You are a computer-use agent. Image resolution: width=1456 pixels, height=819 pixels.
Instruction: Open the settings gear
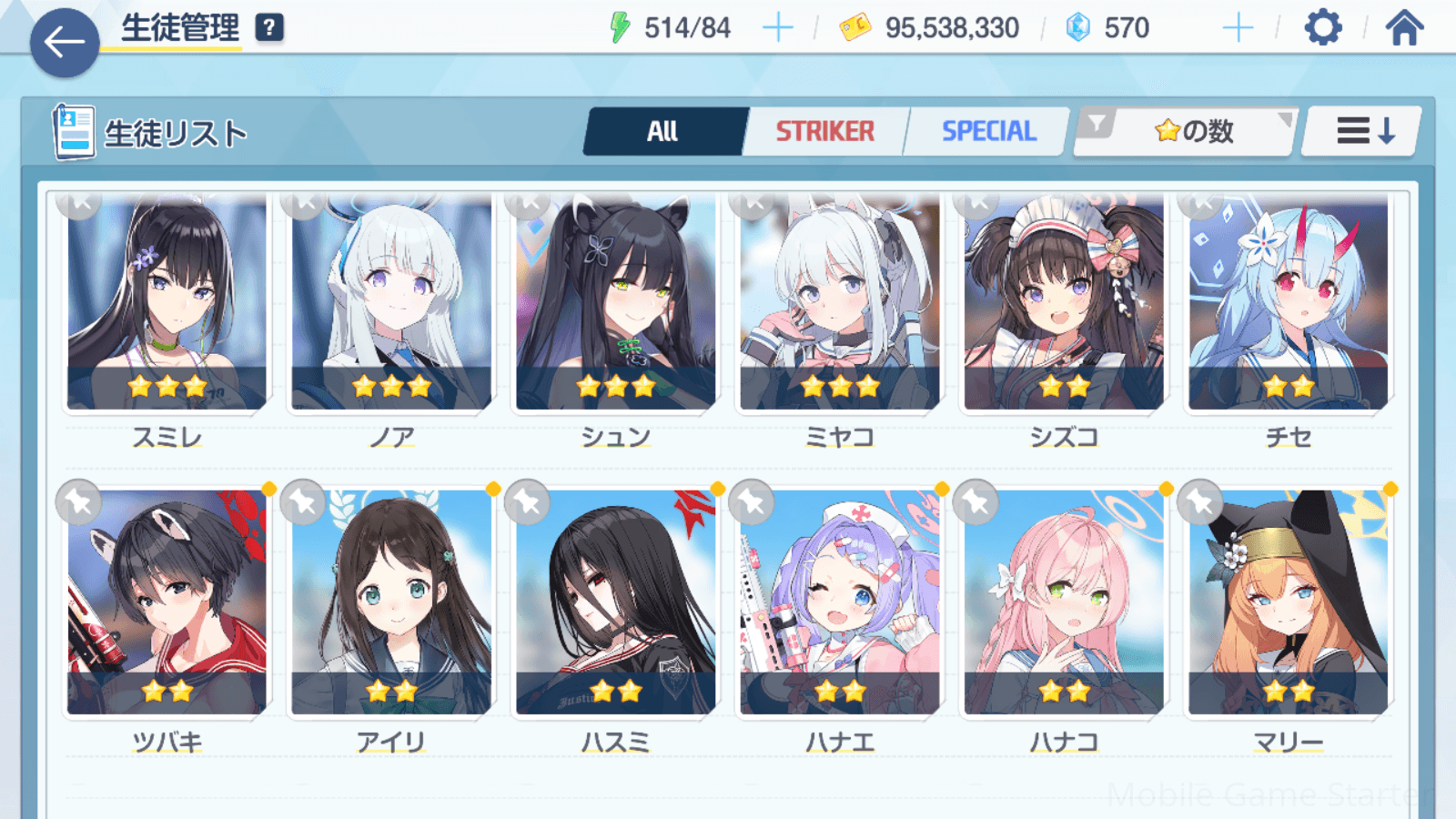[1322, 28]
